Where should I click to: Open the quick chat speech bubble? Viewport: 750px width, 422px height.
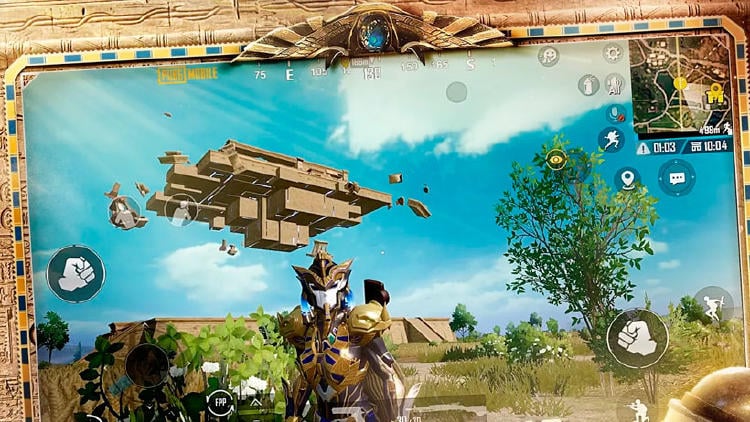click(677, 177)
